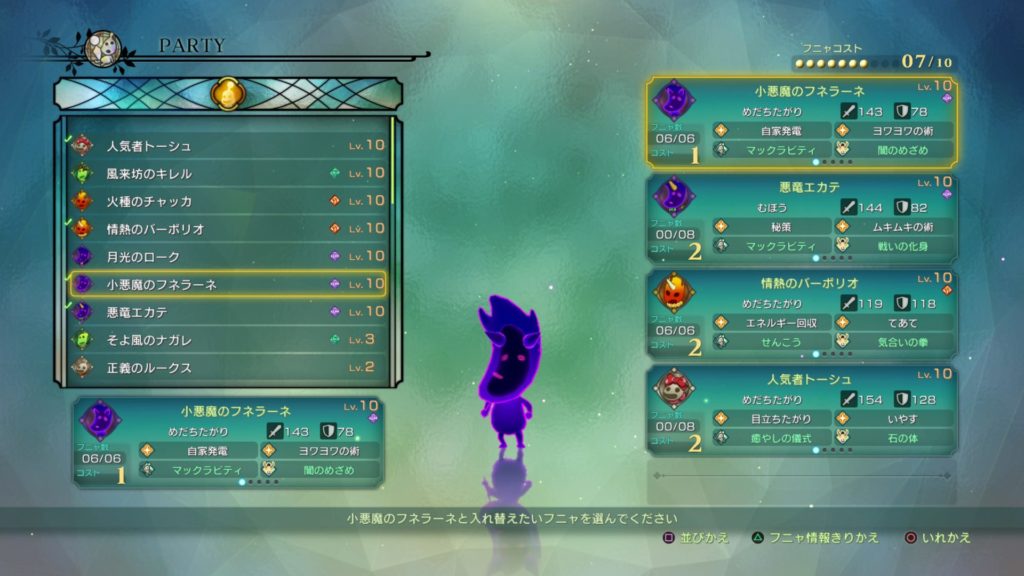
Task: Choose the 情熱のバーボリオ party card
Action: (801, 313)
